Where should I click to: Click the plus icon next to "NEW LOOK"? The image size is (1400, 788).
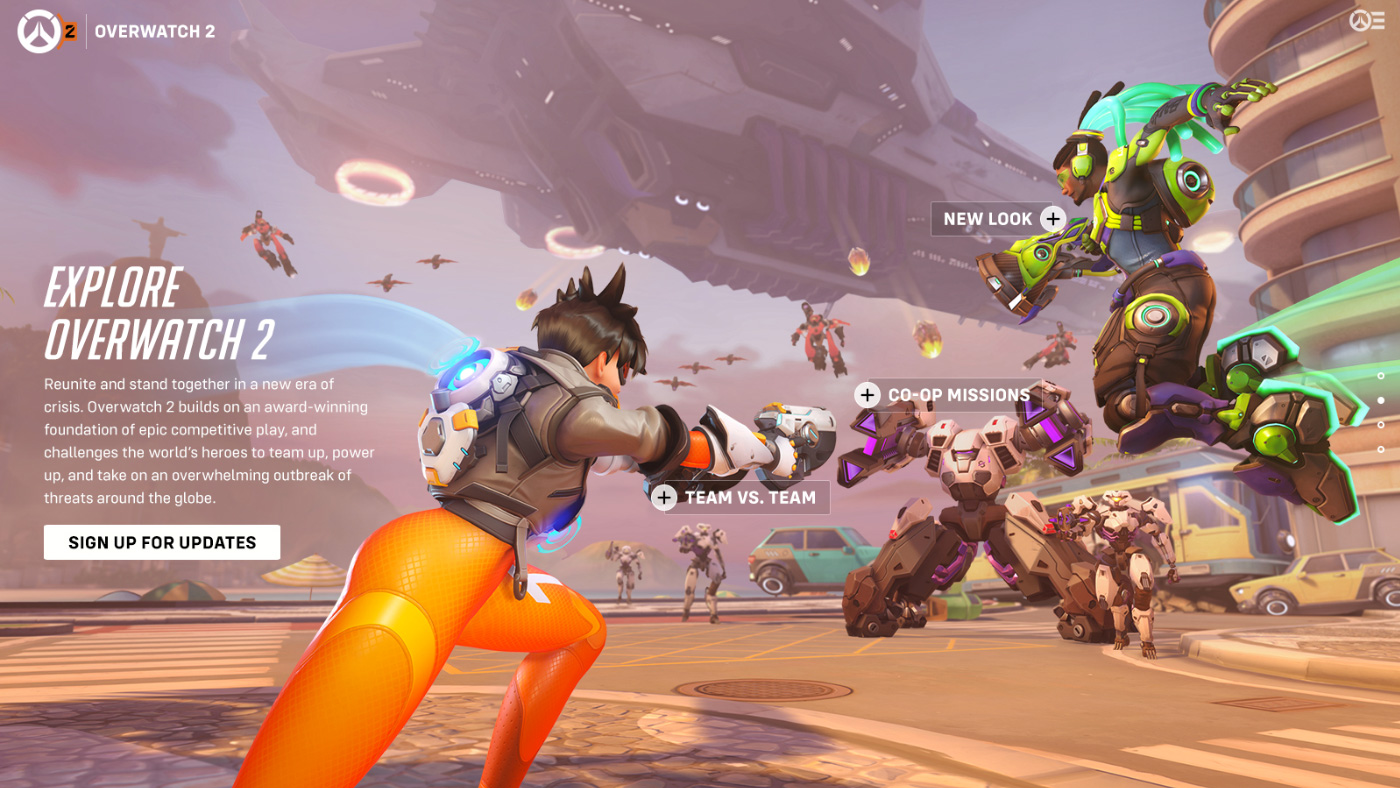[x=1053, y=218]
